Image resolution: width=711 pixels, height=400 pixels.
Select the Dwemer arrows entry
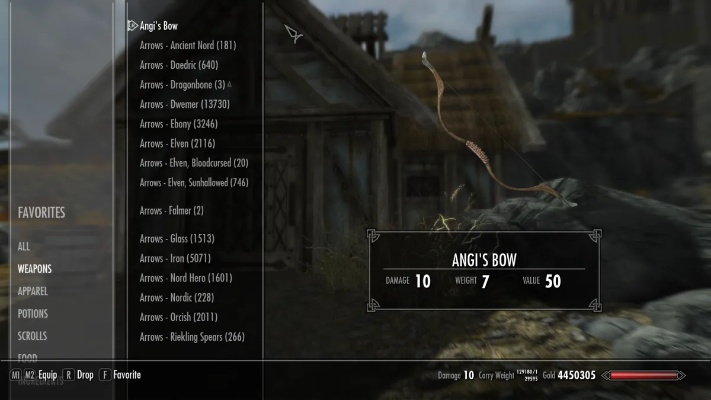coord(186,104)
